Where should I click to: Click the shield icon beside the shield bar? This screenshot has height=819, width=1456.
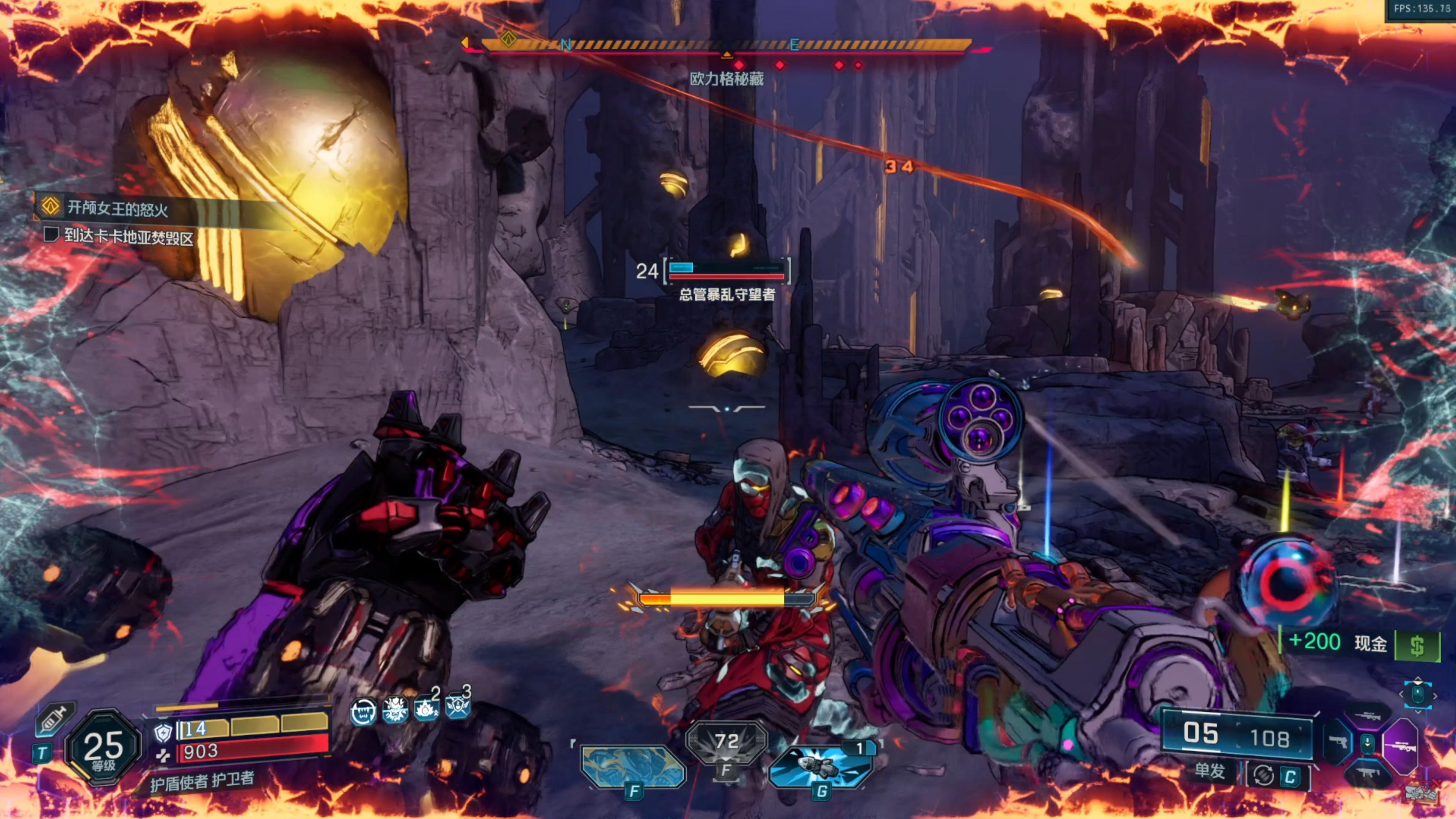pyautogui.click(x=163, y=733)
